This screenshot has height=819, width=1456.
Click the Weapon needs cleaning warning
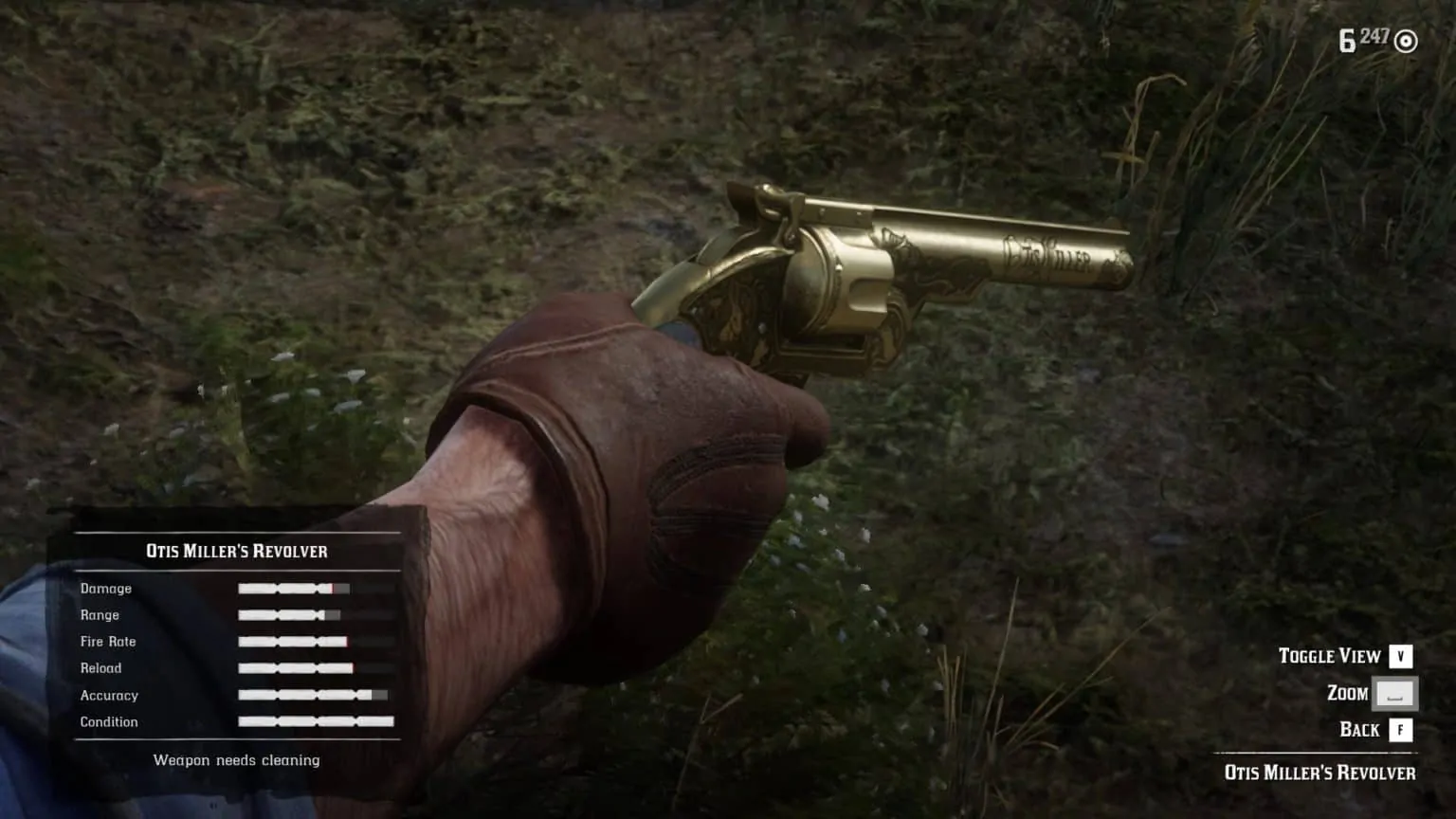[x=236, y=759]
